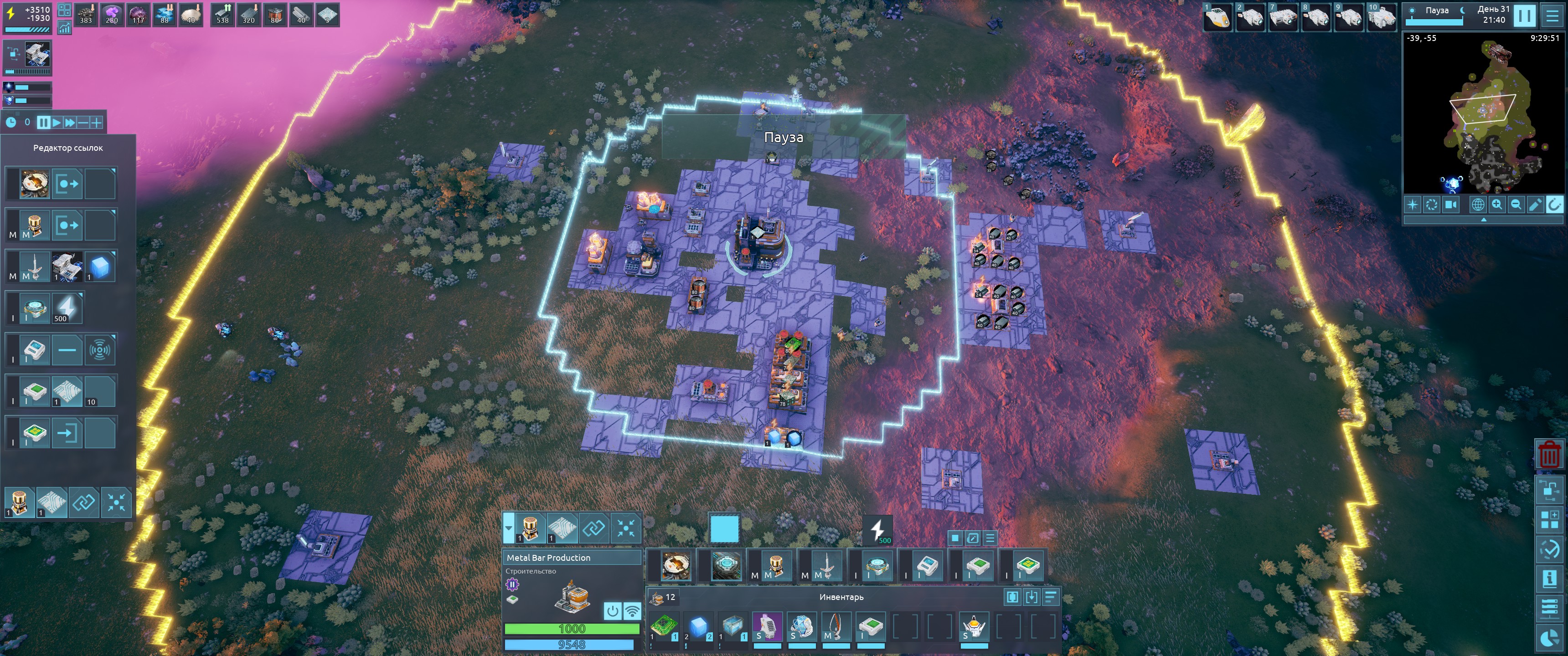Select the blue glowing cube inventory item
The height and width of the screenshot is (656, 1568).
[x=699, y=626]
